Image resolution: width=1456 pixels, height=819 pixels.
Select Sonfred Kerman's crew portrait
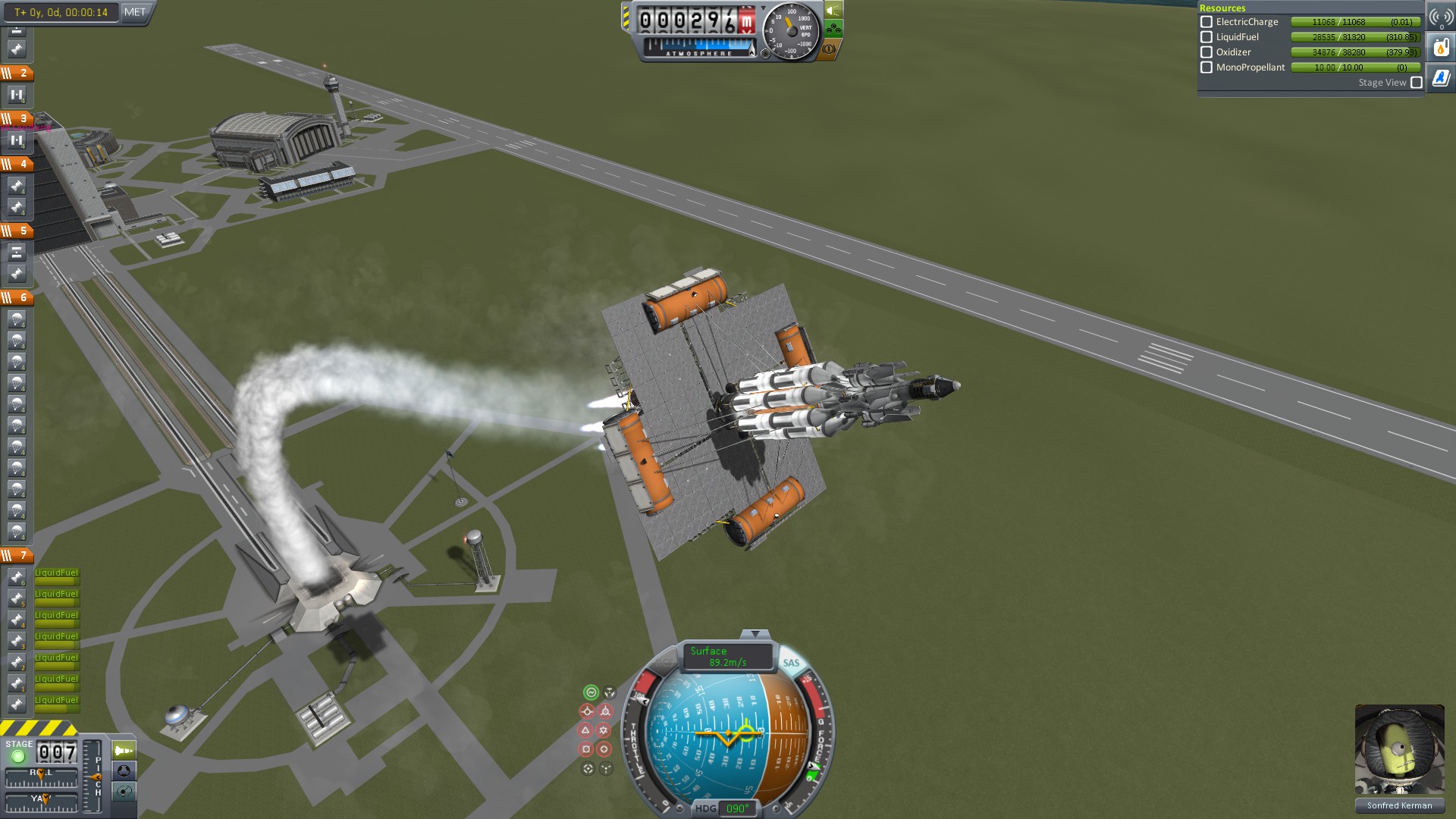tap(1399, 750)
